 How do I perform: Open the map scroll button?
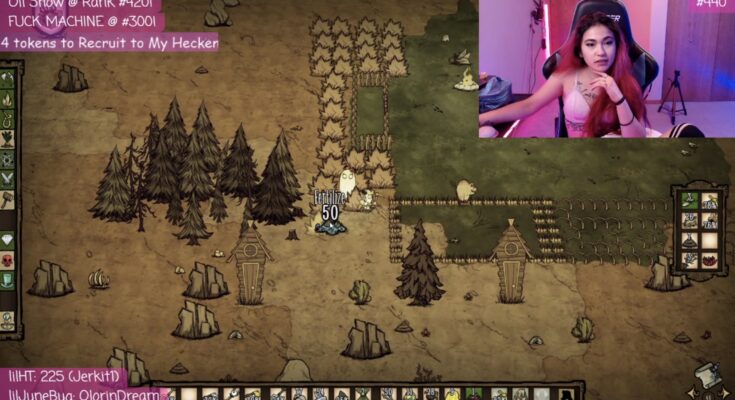[x=706, y=377]
